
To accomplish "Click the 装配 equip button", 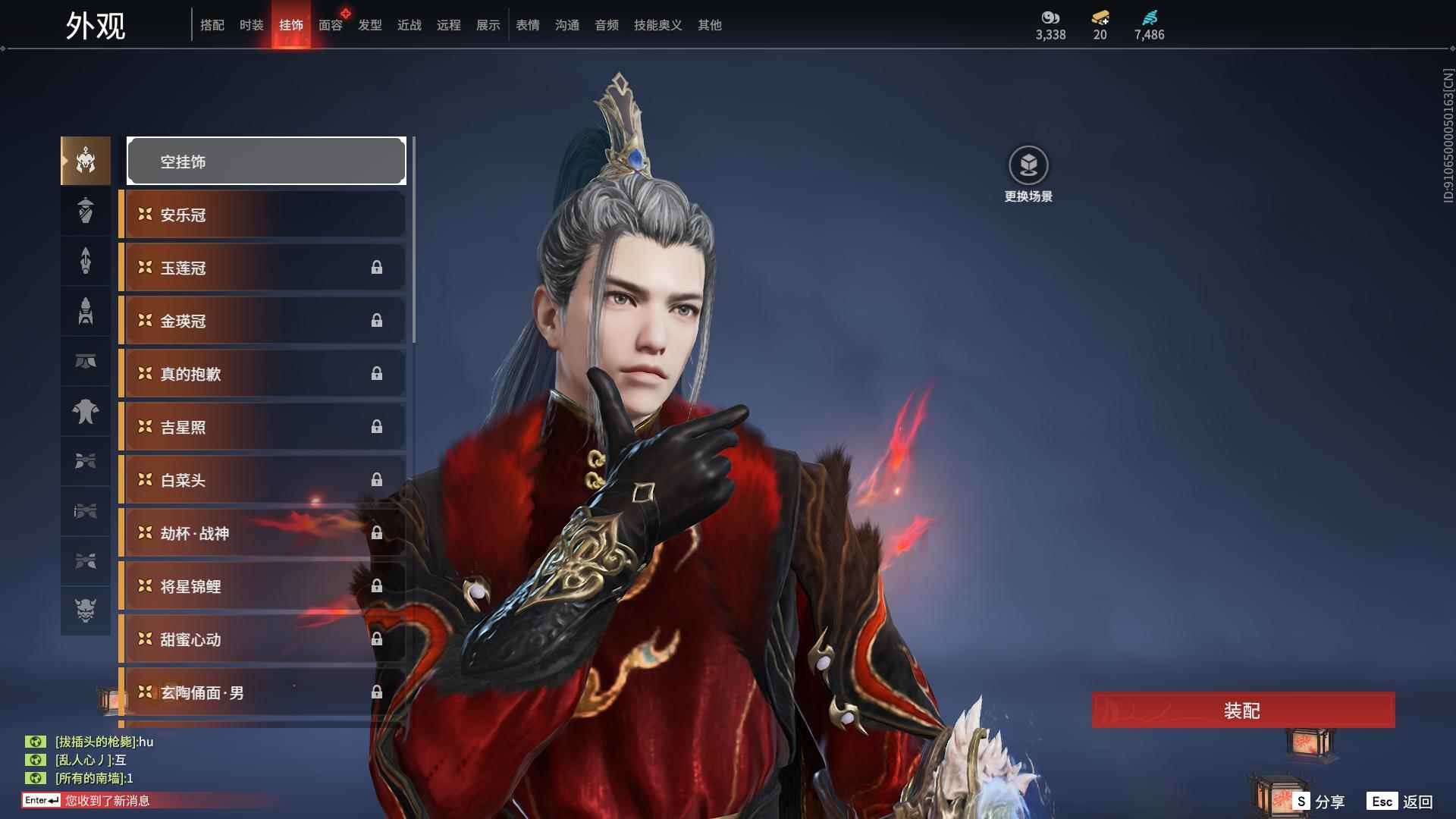I will point(1243,710).
